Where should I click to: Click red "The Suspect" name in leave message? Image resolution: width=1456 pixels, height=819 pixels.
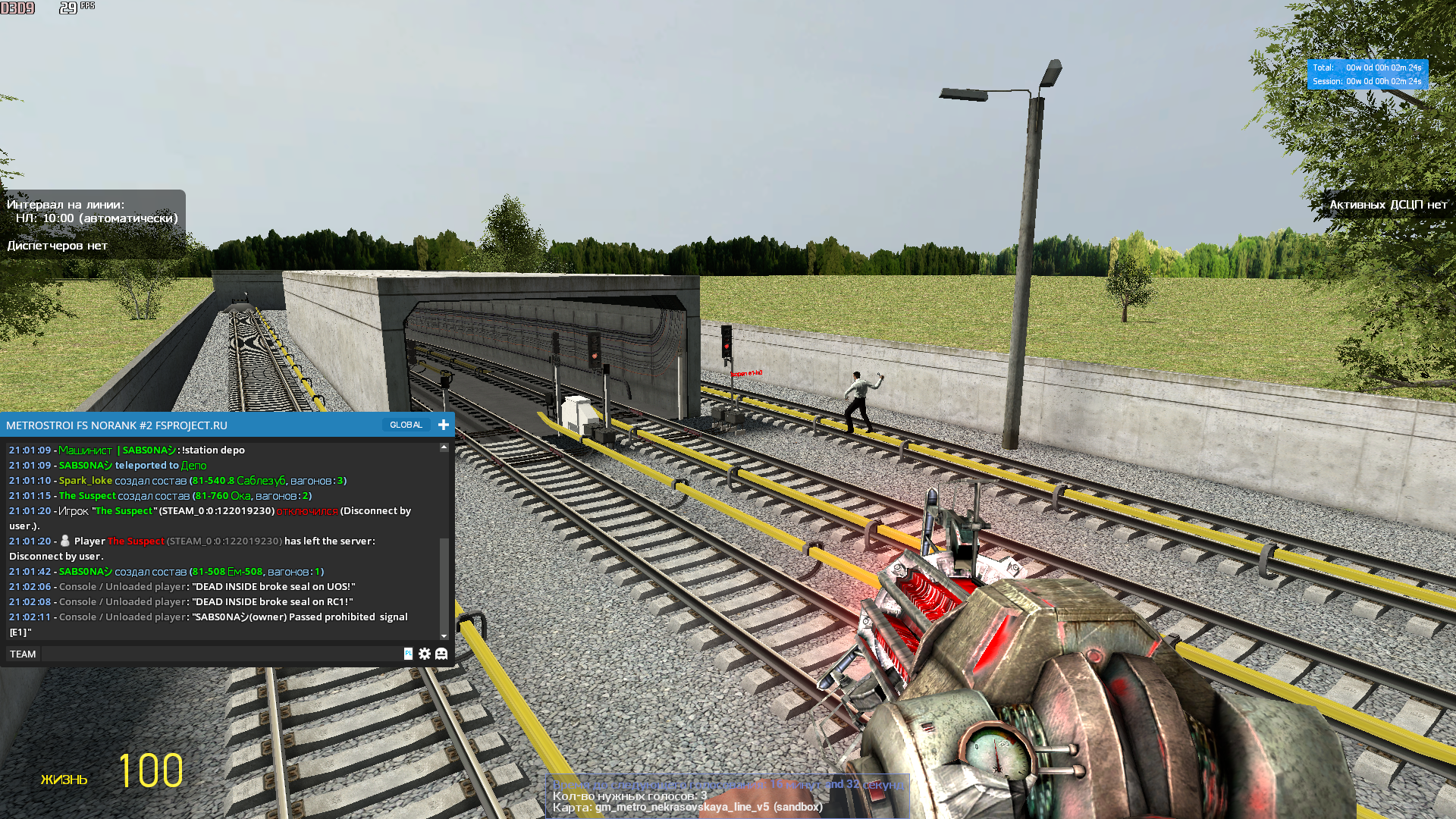click(136, 541)
